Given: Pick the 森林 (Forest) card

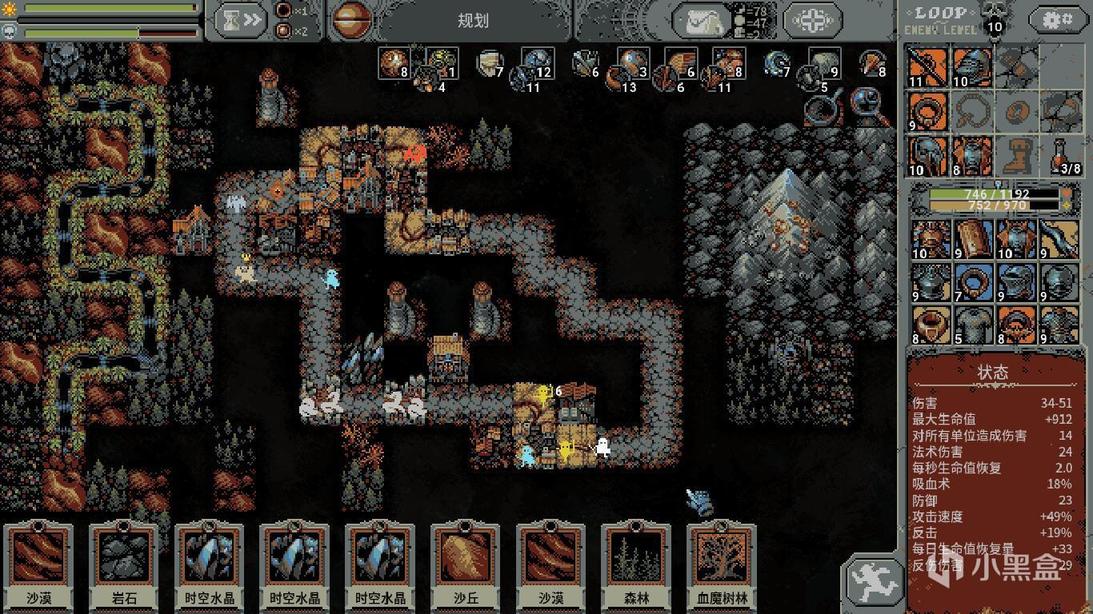Looking at the screenshot, I should click(x=636, y=565).
